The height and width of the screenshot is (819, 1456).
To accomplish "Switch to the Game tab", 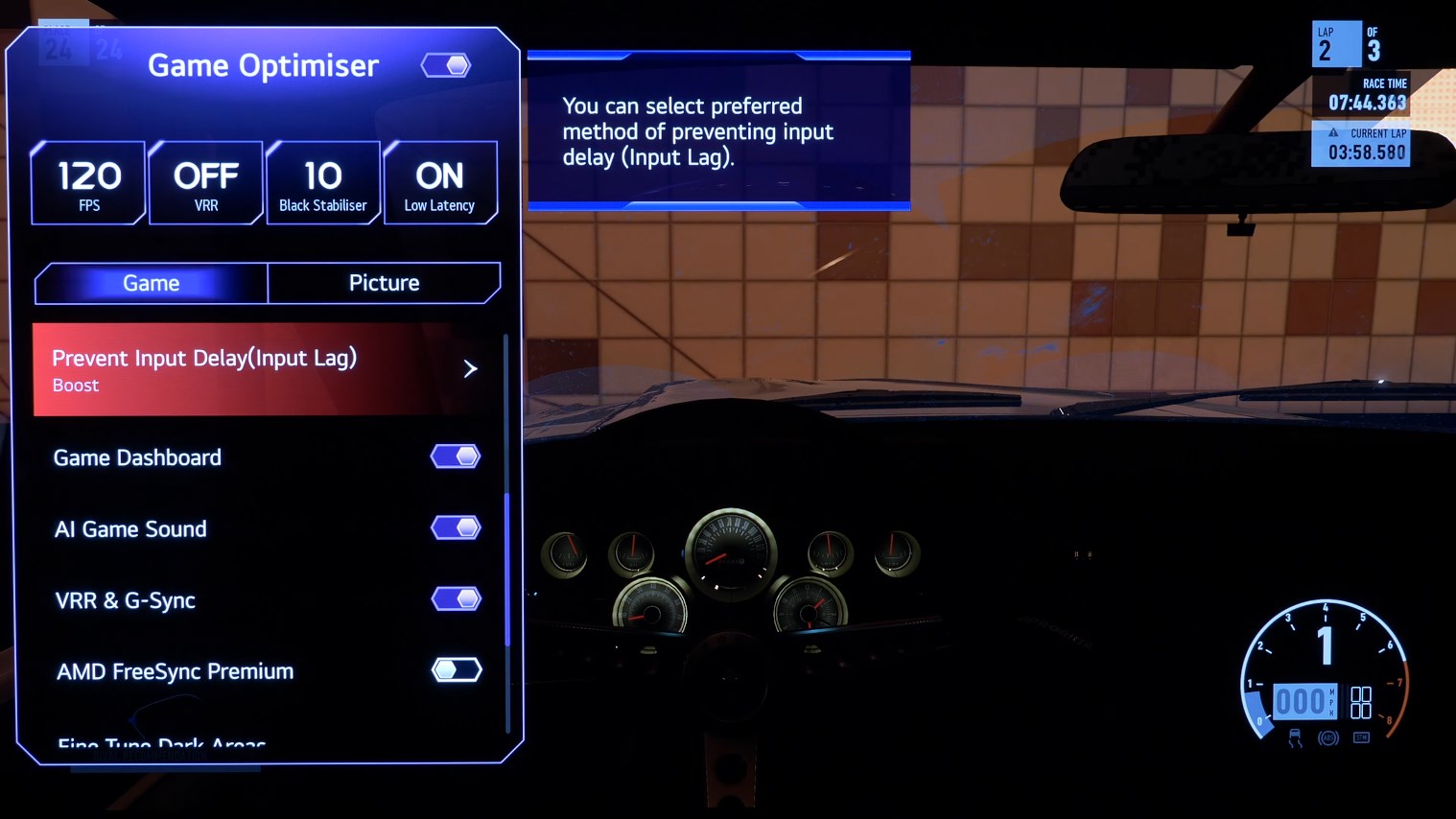I will pyautogui.click(x=152, y=283).
